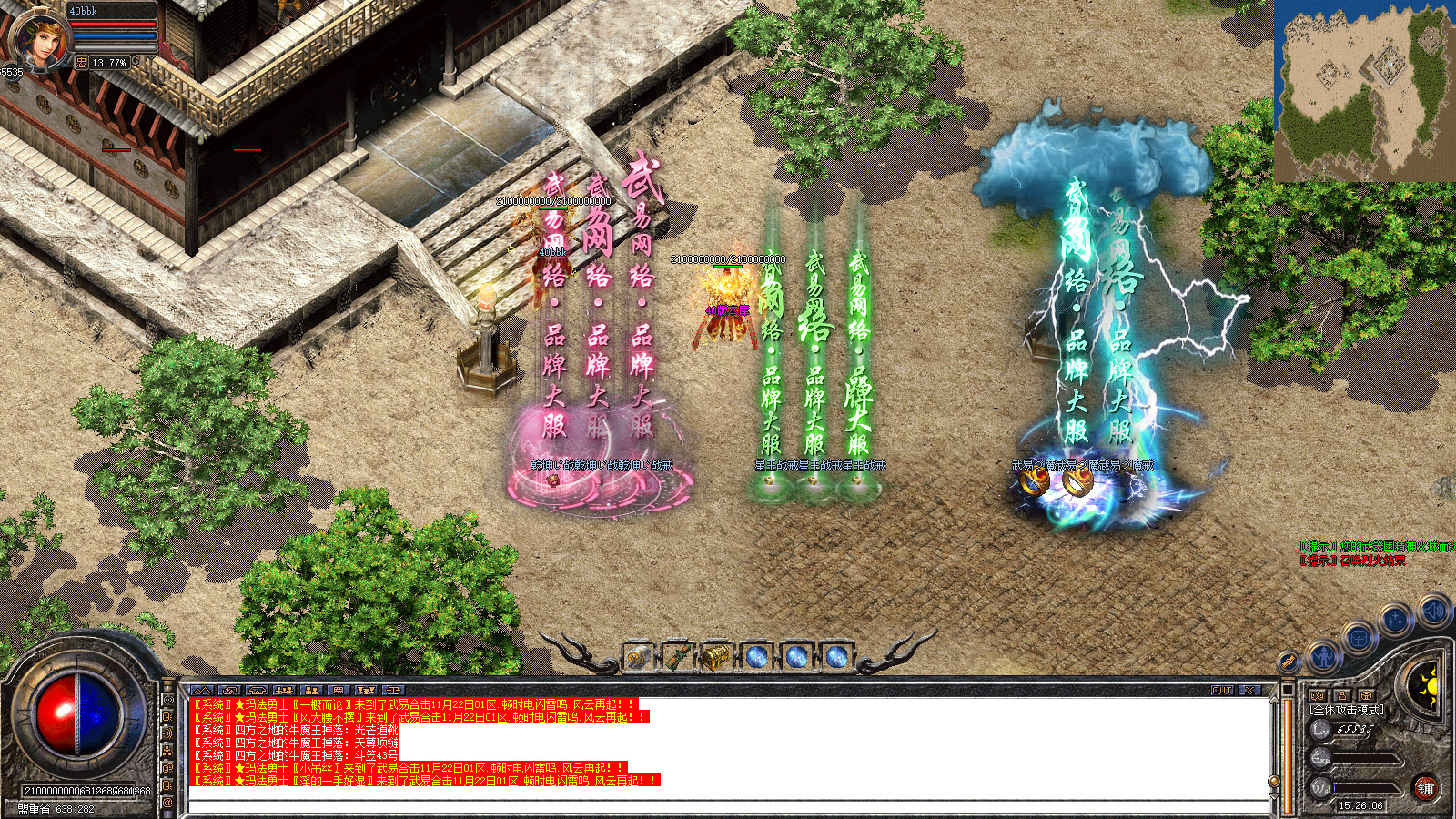Switch the 全体攻击模式 attack mode label
Screen dimensions: 1456x819
point(1347,710)
